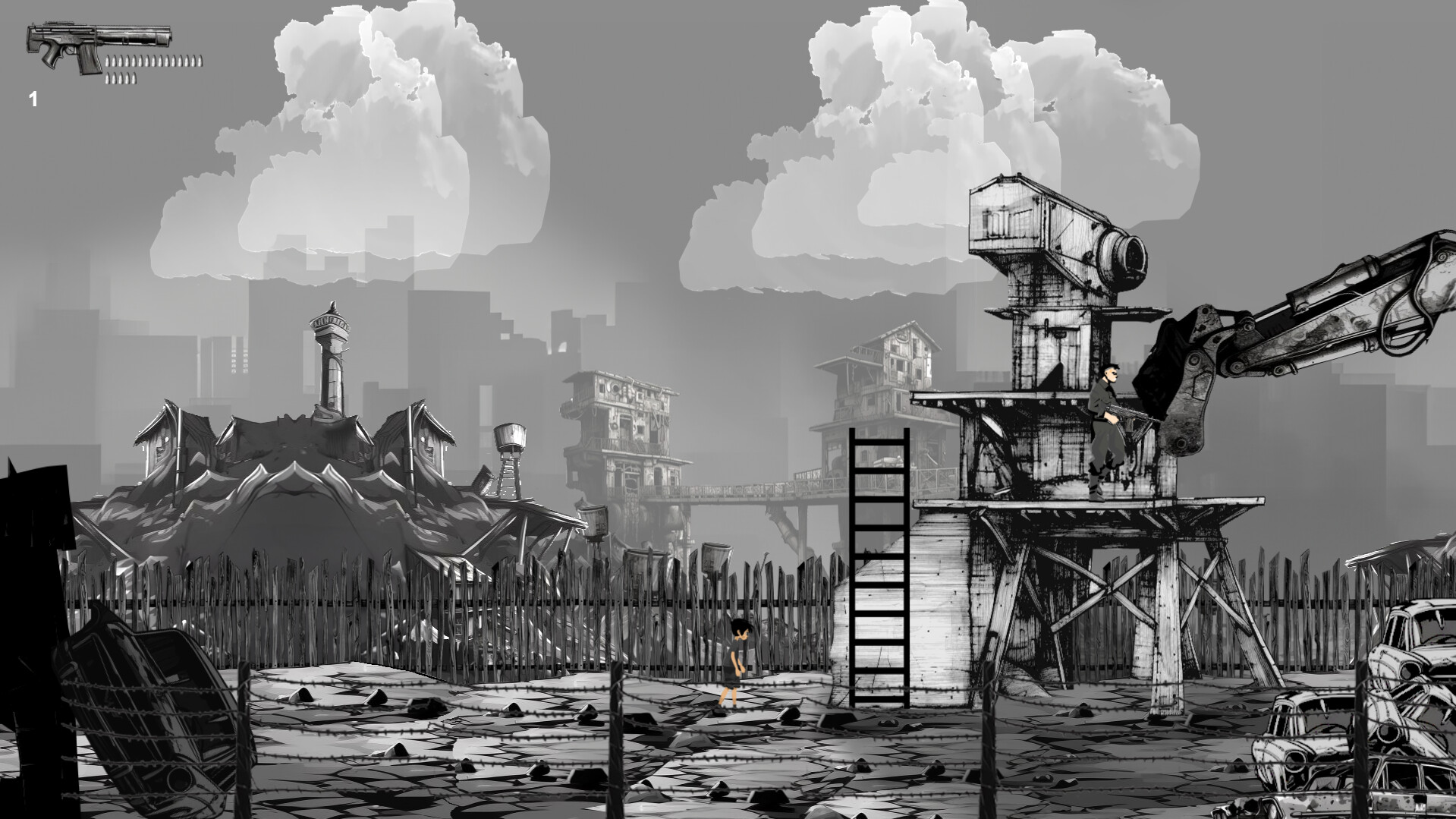Click the weapon slot number 1
This screenshot has width=1456, height=819.
[33, 97]
